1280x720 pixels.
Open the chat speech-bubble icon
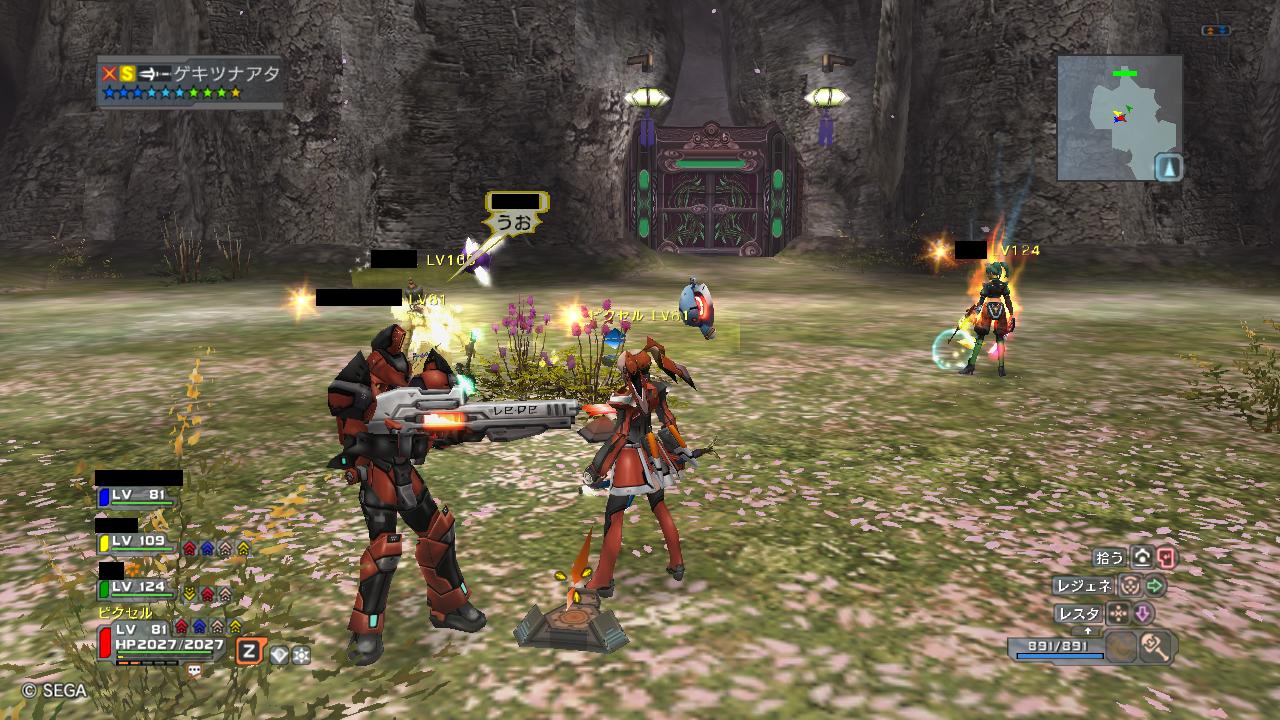(x=194, y=671)
